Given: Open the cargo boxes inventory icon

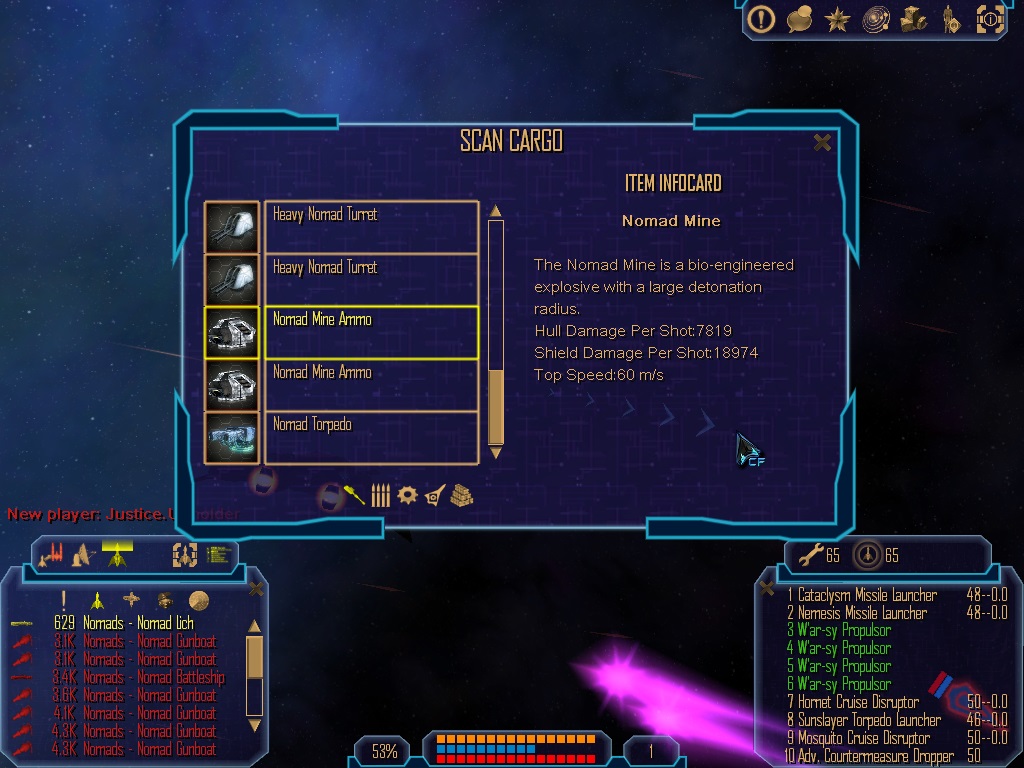Looking at the screenshot, I should pyautogui.click(x=914, y=19).
